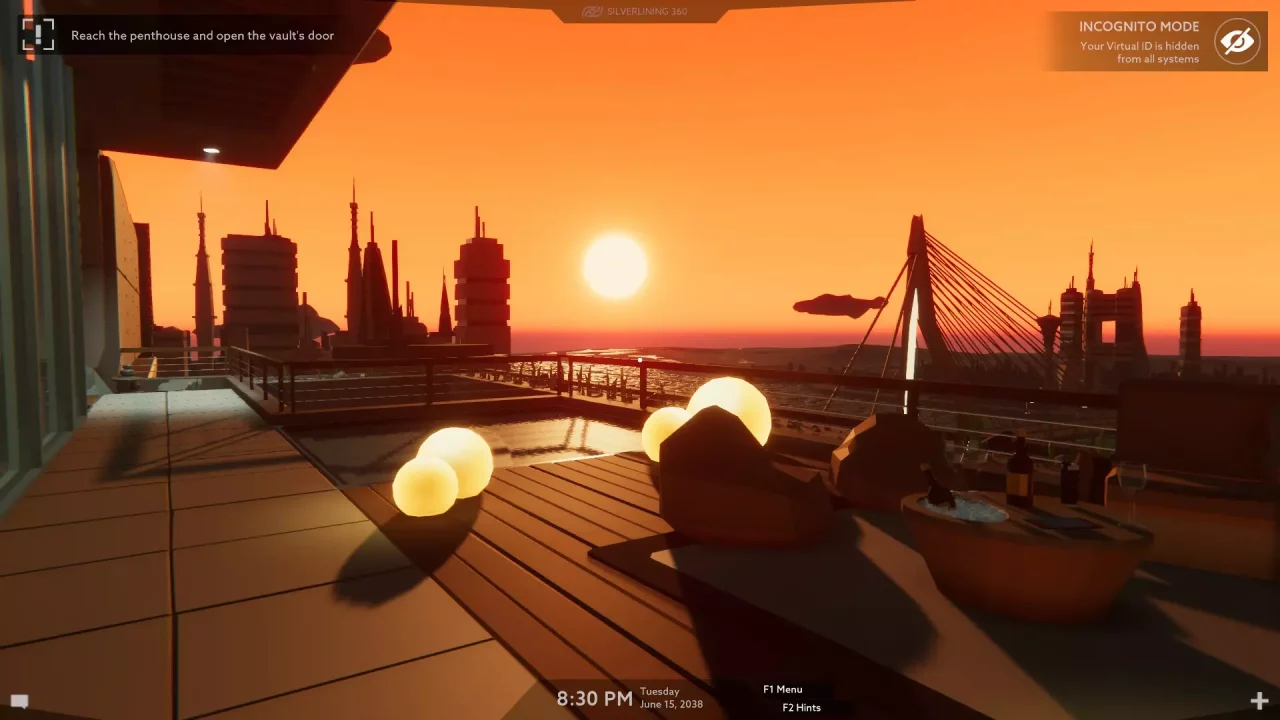
Task: Click the plus icon in the corner
Action: 1258,701
